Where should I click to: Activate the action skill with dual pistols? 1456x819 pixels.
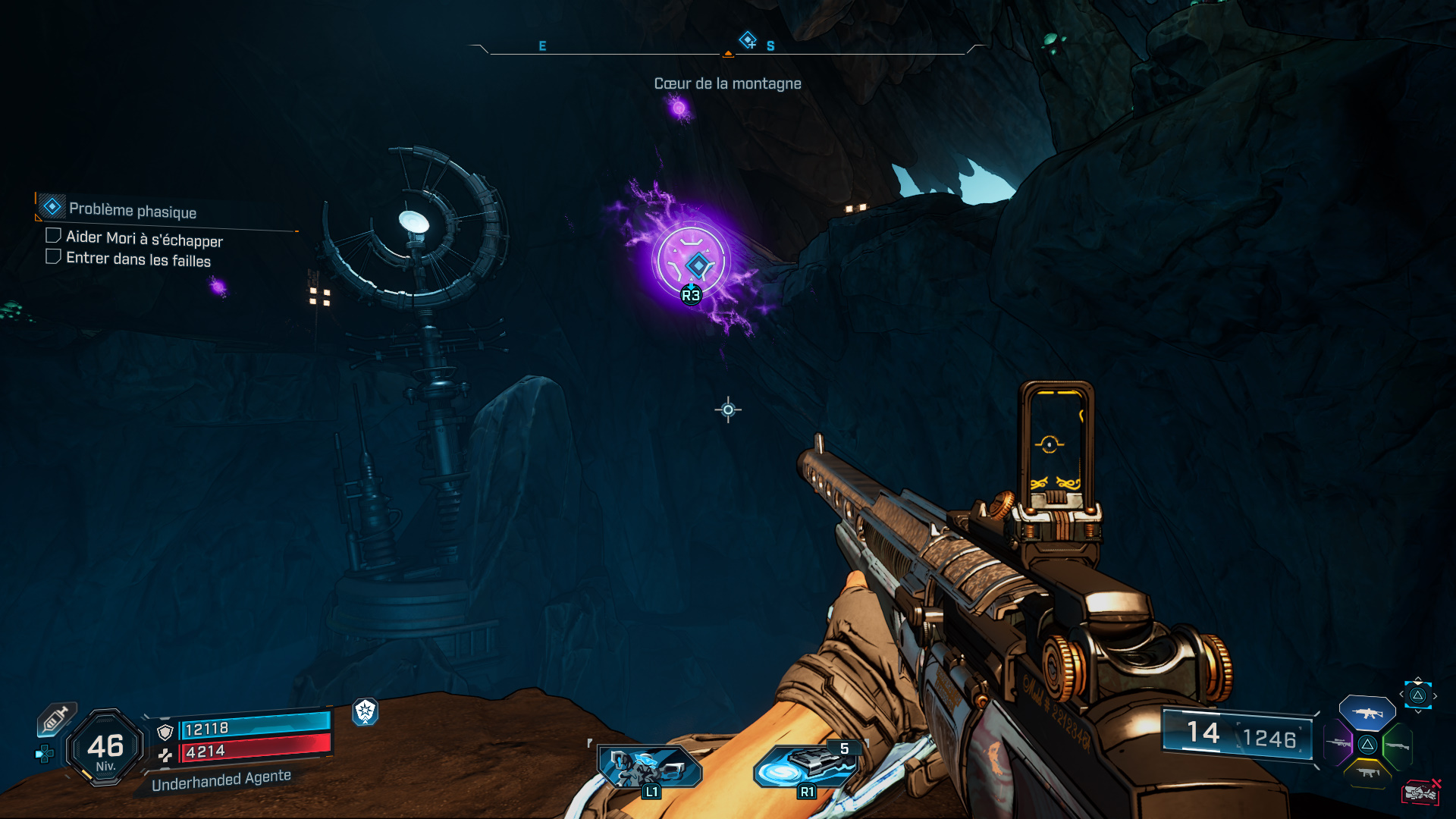[649, 767]
